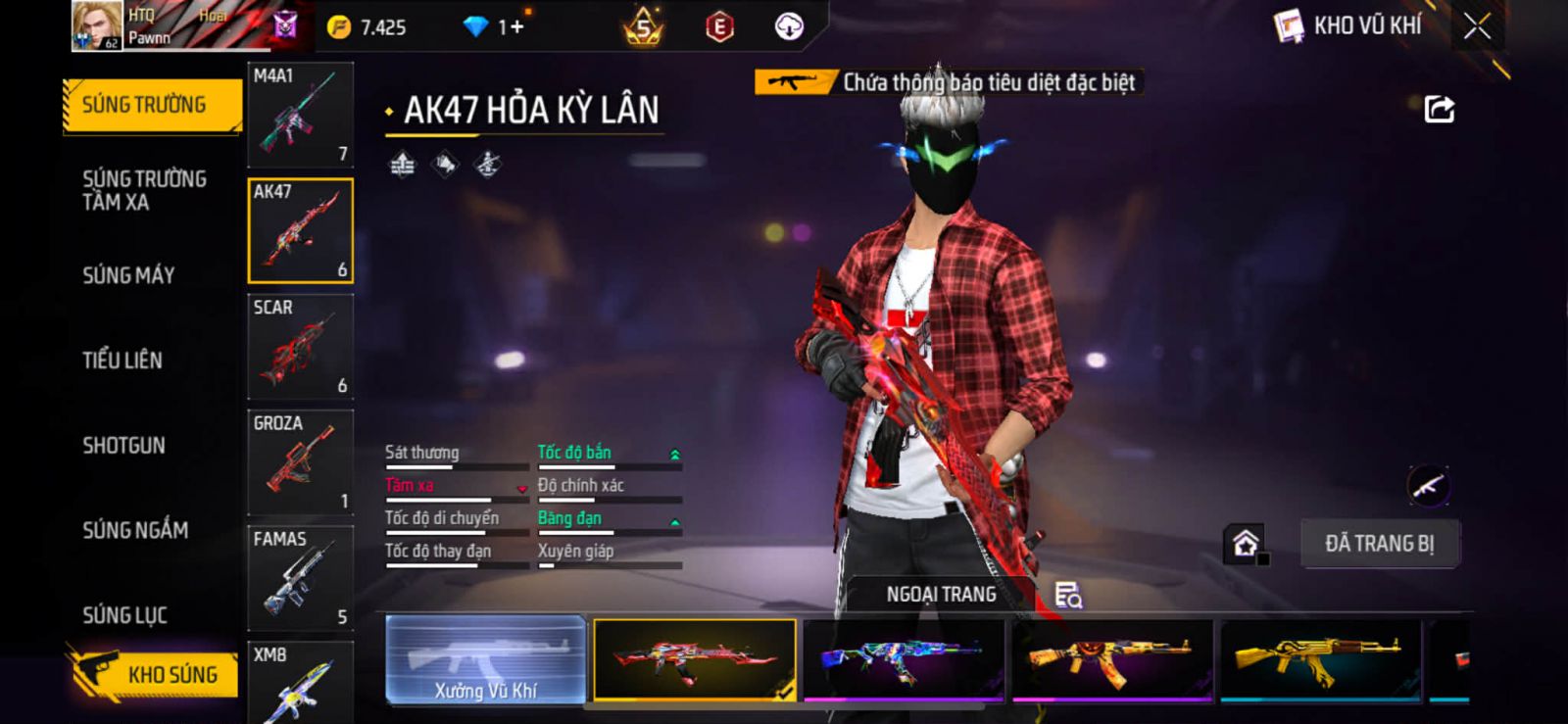The width and height of the screenshot is (1568, 724).
Task: Add diamonds with the plus button
Action: (512, 27)
